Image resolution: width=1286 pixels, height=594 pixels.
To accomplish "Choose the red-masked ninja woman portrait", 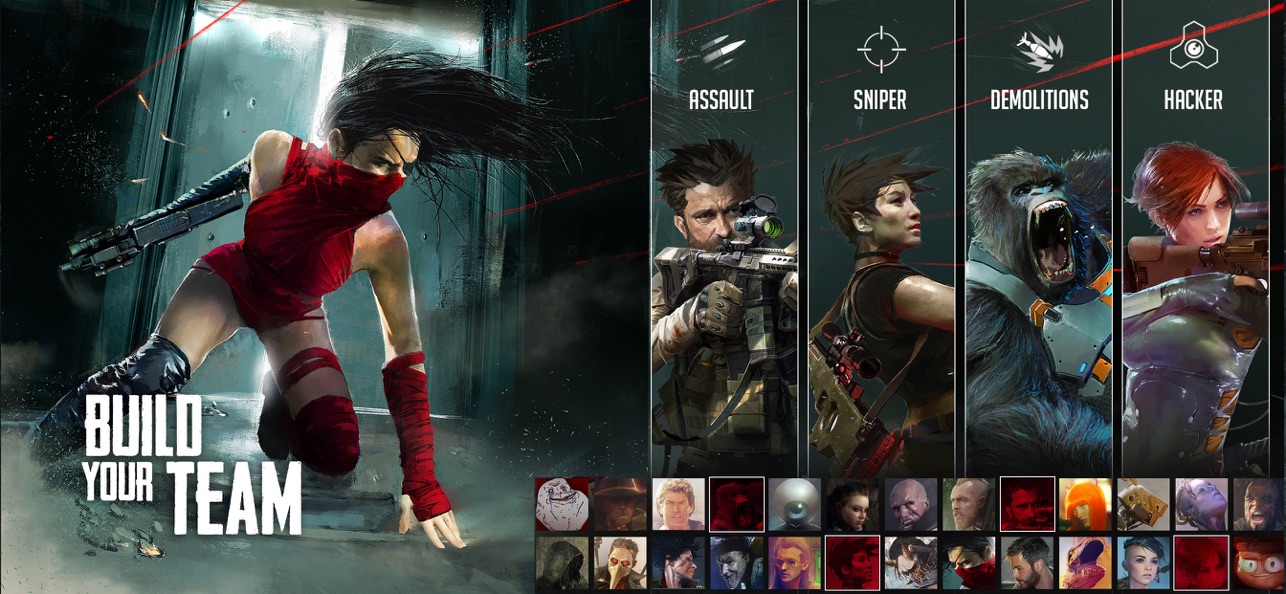I will coord(969,563).
